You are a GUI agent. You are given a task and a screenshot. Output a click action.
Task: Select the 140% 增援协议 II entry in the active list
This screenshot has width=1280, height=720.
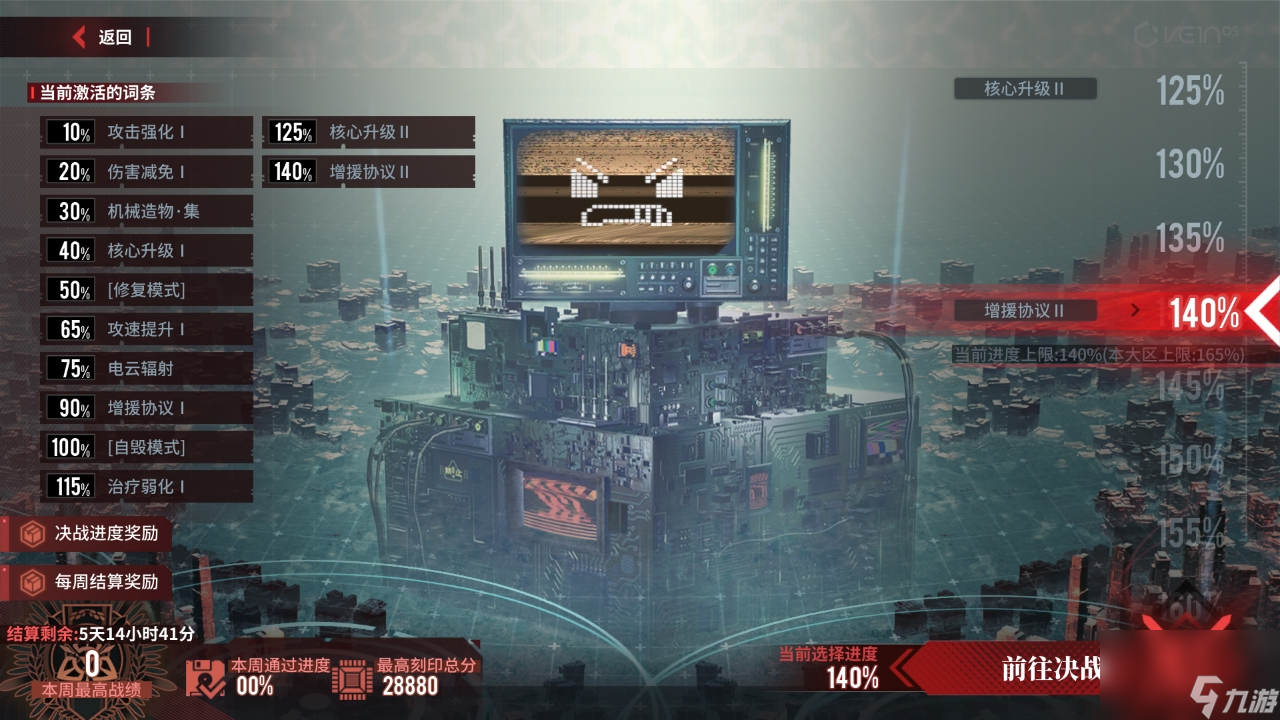(x=368, y=172)
